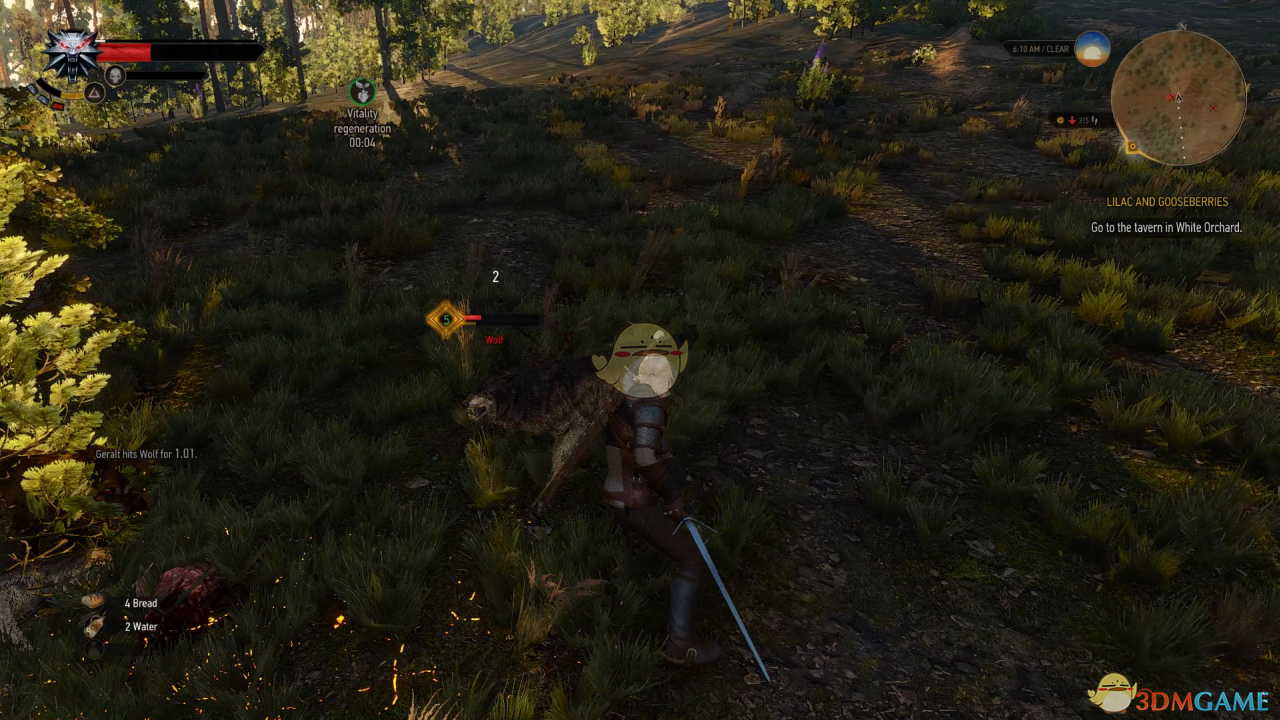This screenshot has height=720, width=1280.
Task: Open the LILAC AND GOOSEBERRIES quest title
Action: (1167, 201)
